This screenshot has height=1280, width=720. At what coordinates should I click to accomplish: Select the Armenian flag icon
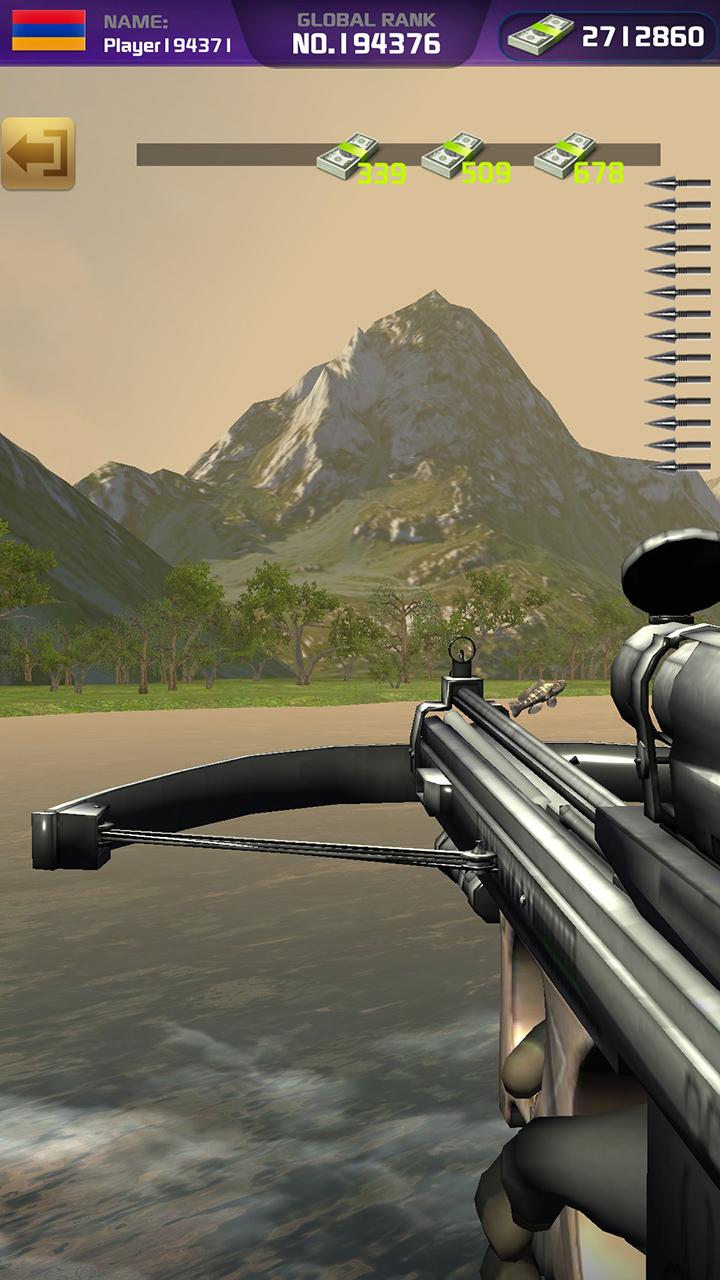click(48, 31)
